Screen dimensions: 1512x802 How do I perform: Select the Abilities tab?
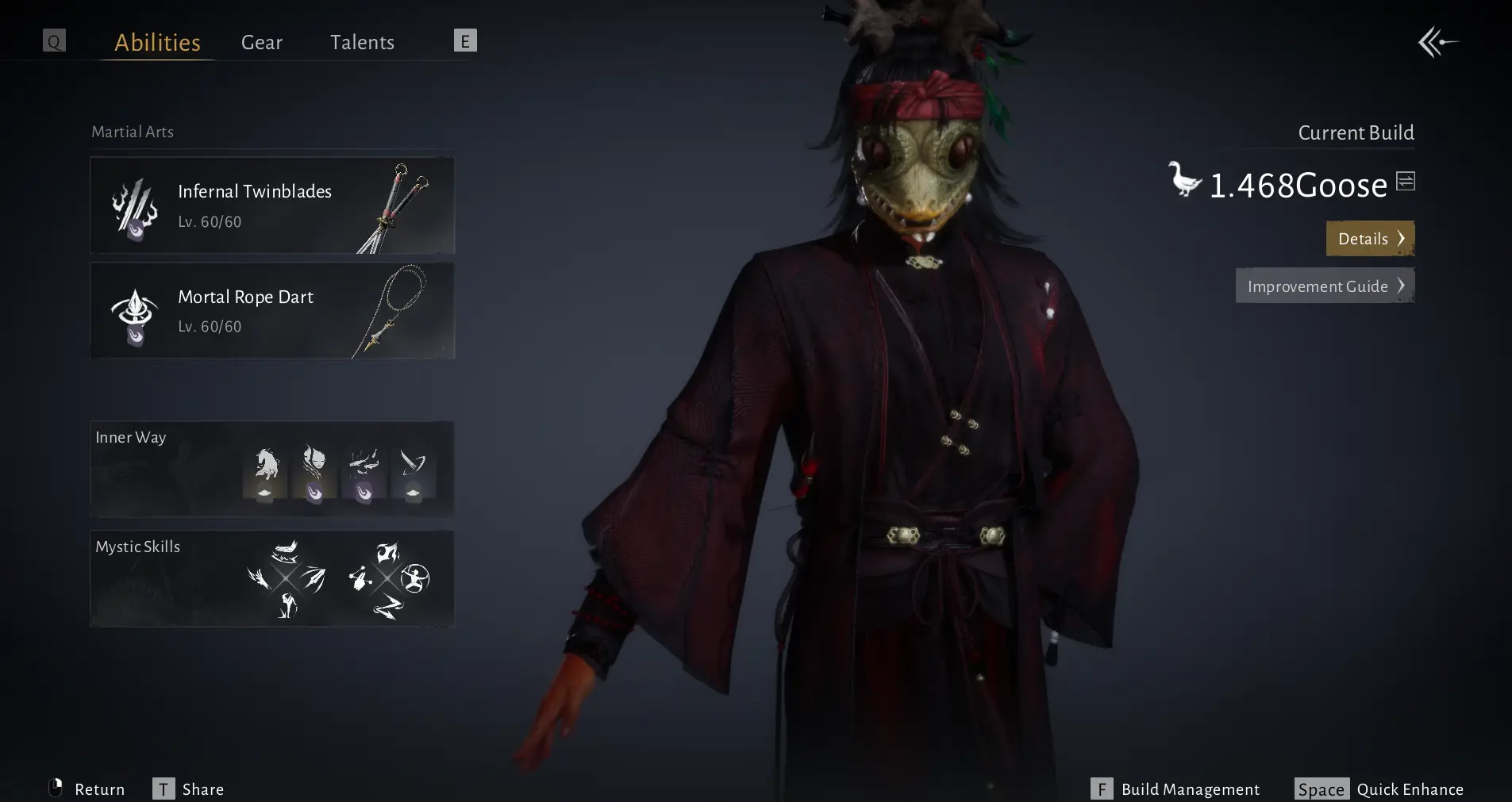coord(157,42)
